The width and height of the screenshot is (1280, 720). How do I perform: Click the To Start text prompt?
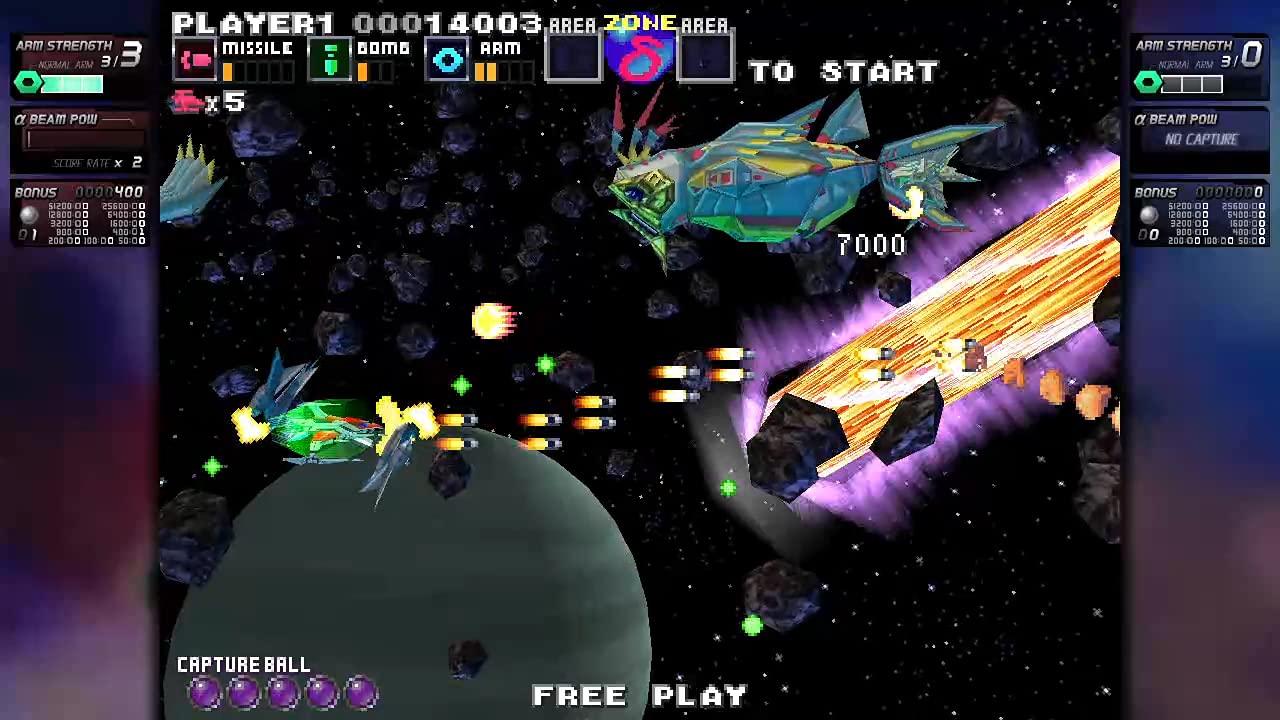[x=845, y=71]
